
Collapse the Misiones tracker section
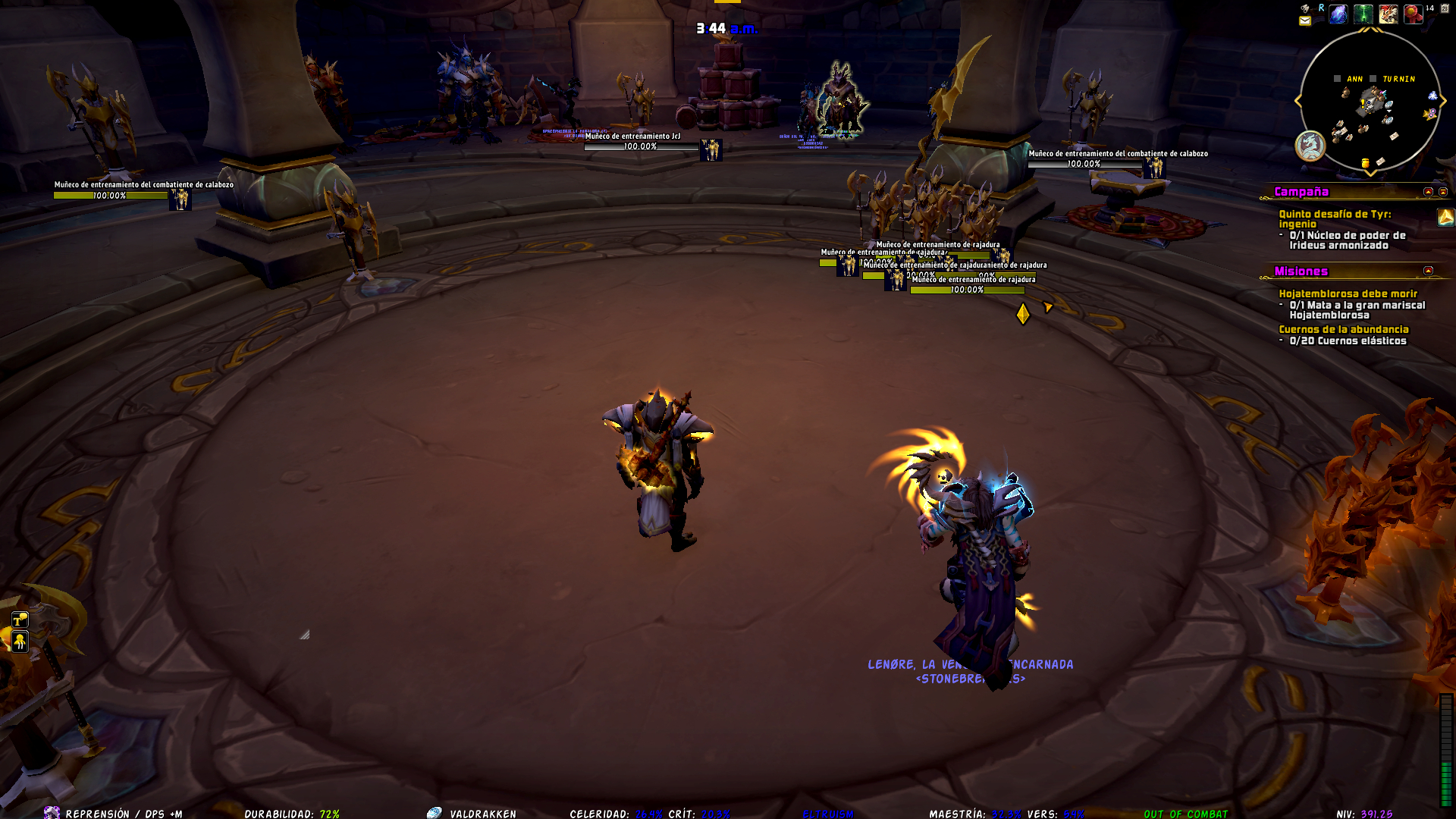(1428, 271)
